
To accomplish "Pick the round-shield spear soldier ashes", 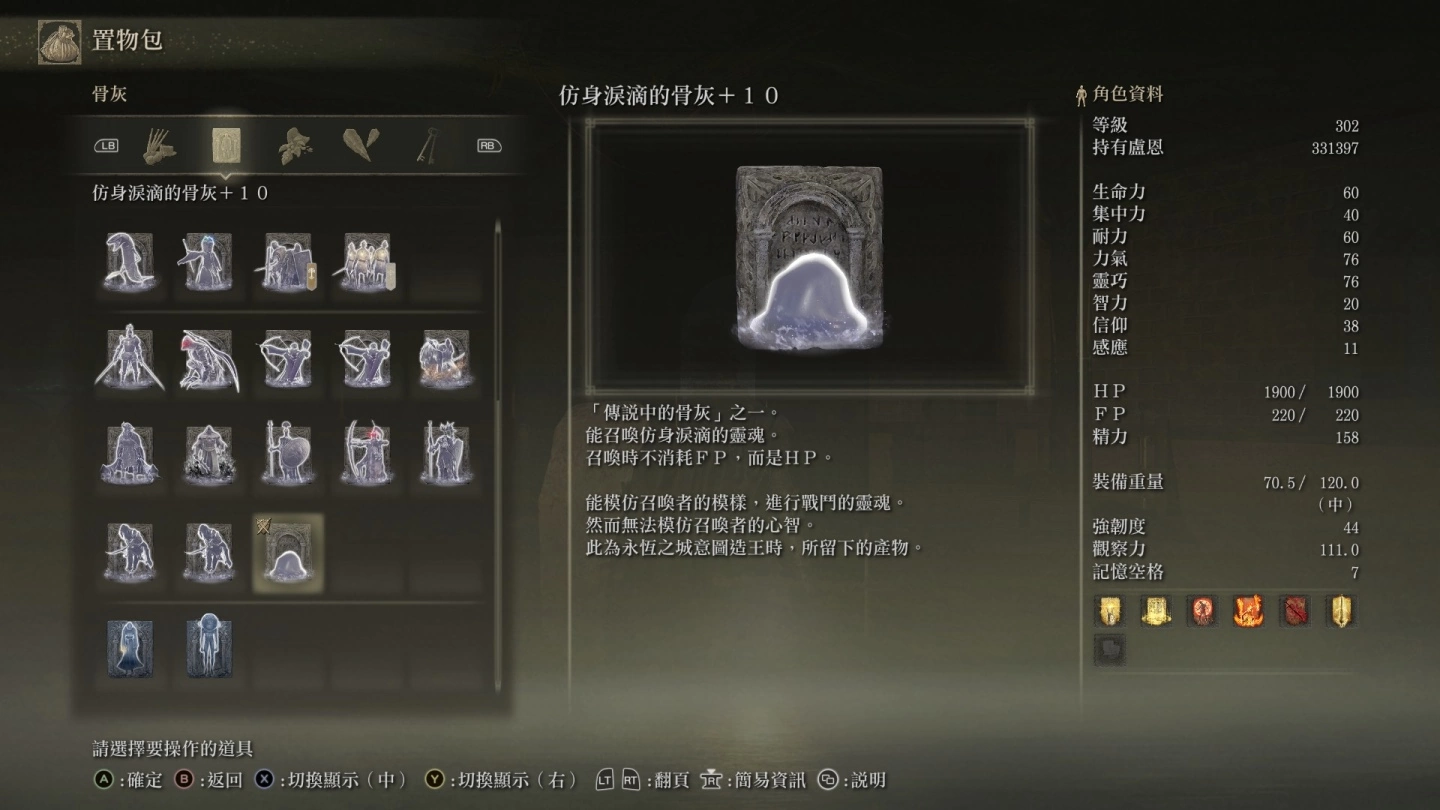I will [x=288, y=453].
